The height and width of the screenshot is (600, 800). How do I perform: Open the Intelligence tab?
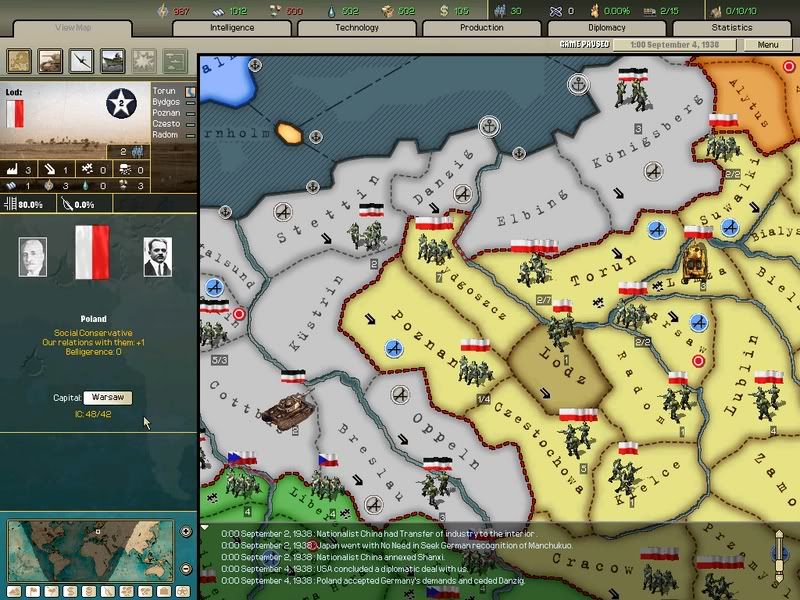tap(232, 28)
